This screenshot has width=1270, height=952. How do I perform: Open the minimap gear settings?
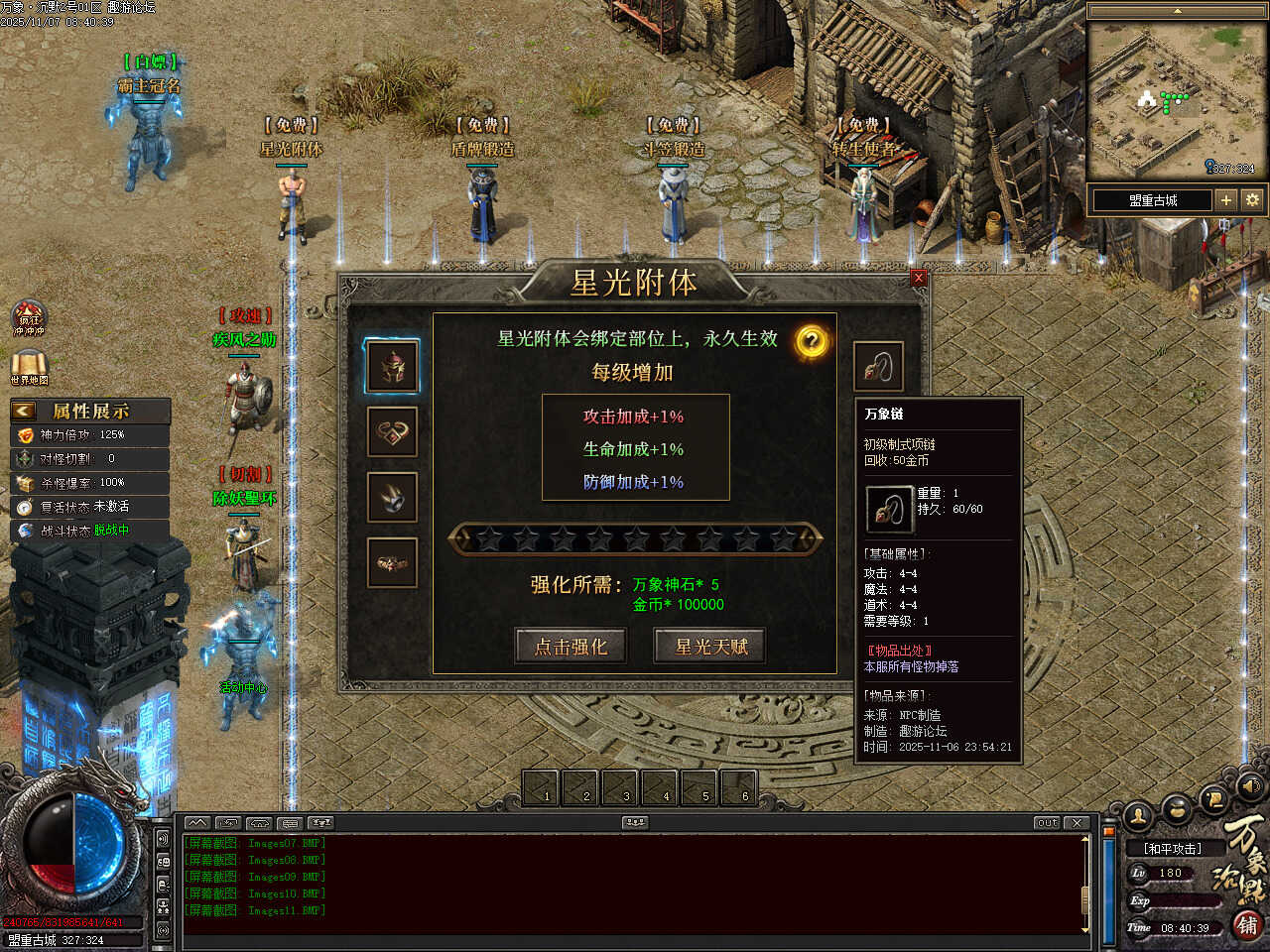(1252, 200)
